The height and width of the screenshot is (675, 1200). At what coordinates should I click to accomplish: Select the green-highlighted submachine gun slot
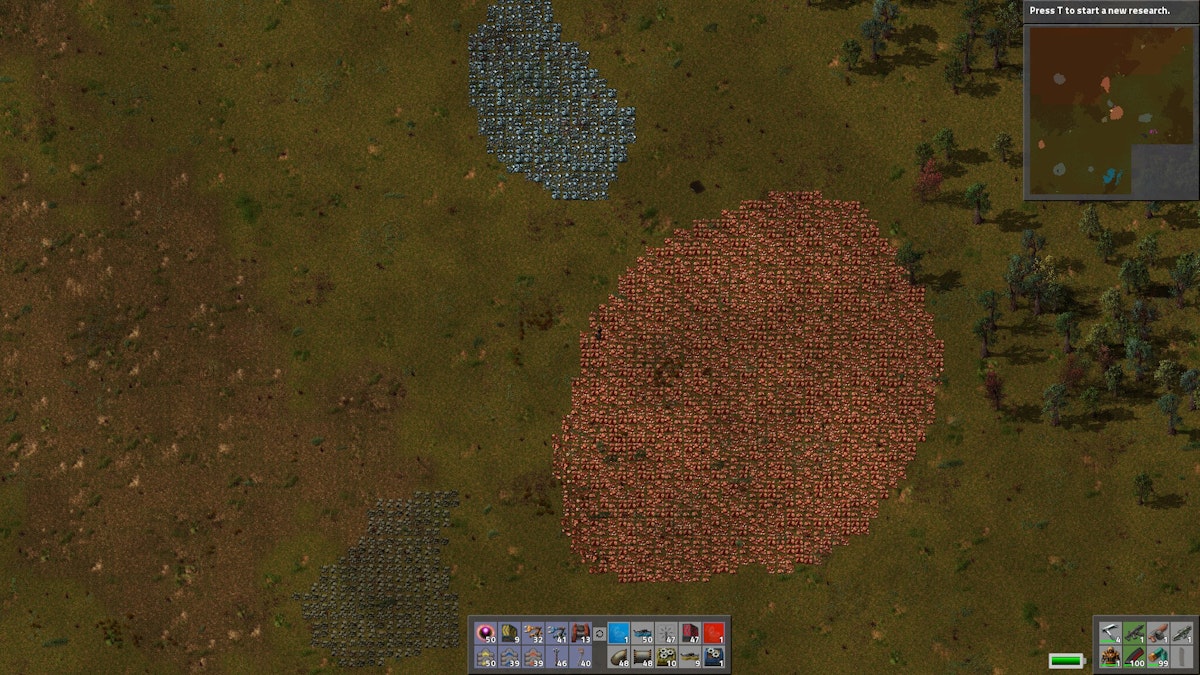[1134, 633]
